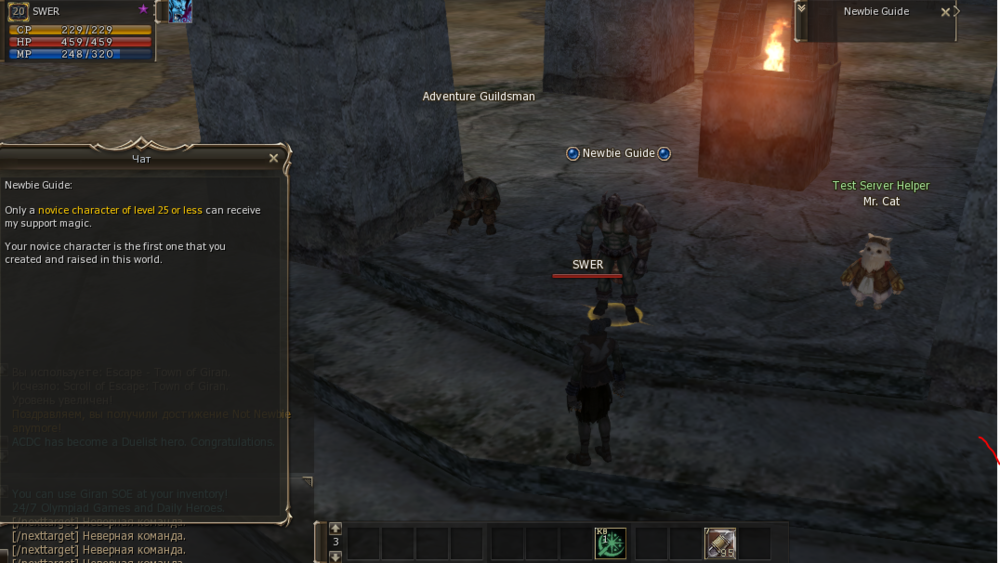Click the level 20 badge by SWER

(x=19, y=12)
